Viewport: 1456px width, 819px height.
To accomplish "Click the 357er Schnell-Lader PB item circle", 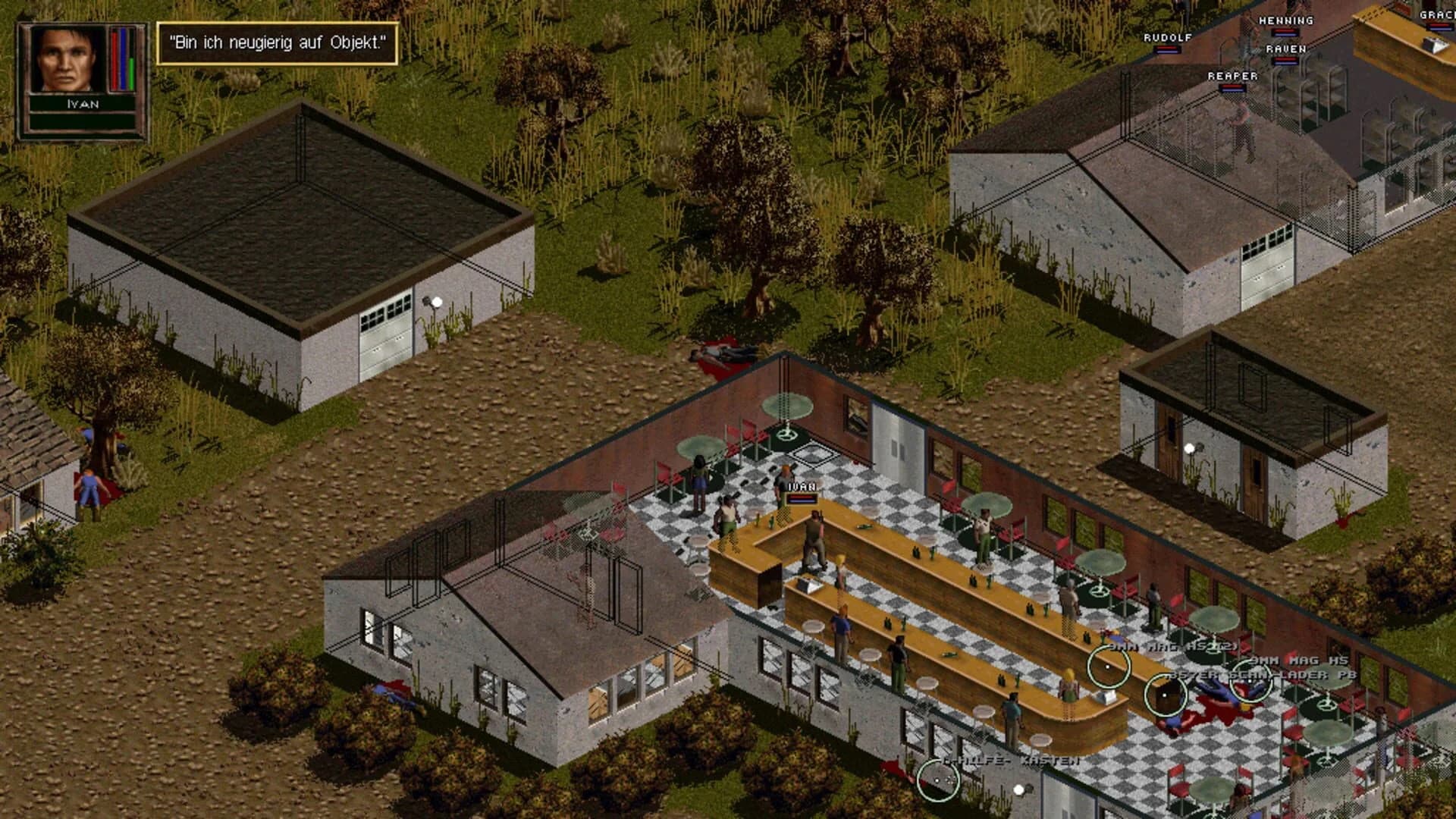I will pyautogui.click(x=1165, y=694).
